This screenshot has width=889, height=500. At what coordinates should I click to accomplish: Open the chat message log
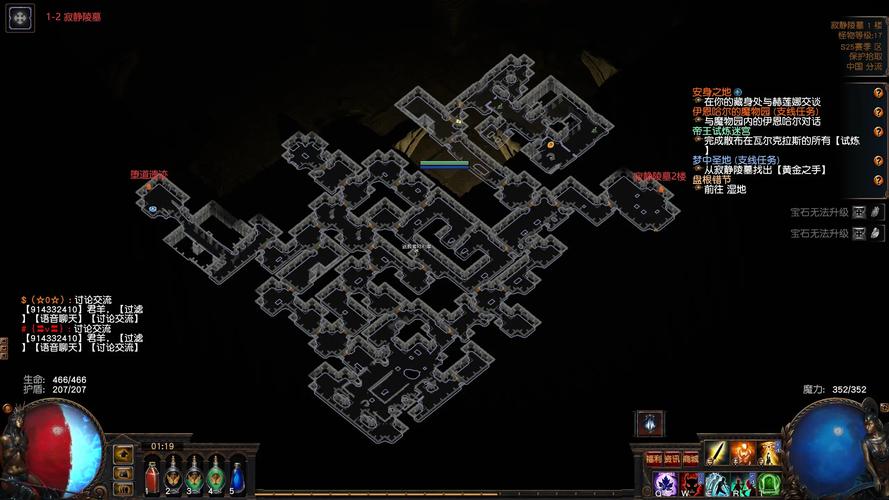pos(80,323)
